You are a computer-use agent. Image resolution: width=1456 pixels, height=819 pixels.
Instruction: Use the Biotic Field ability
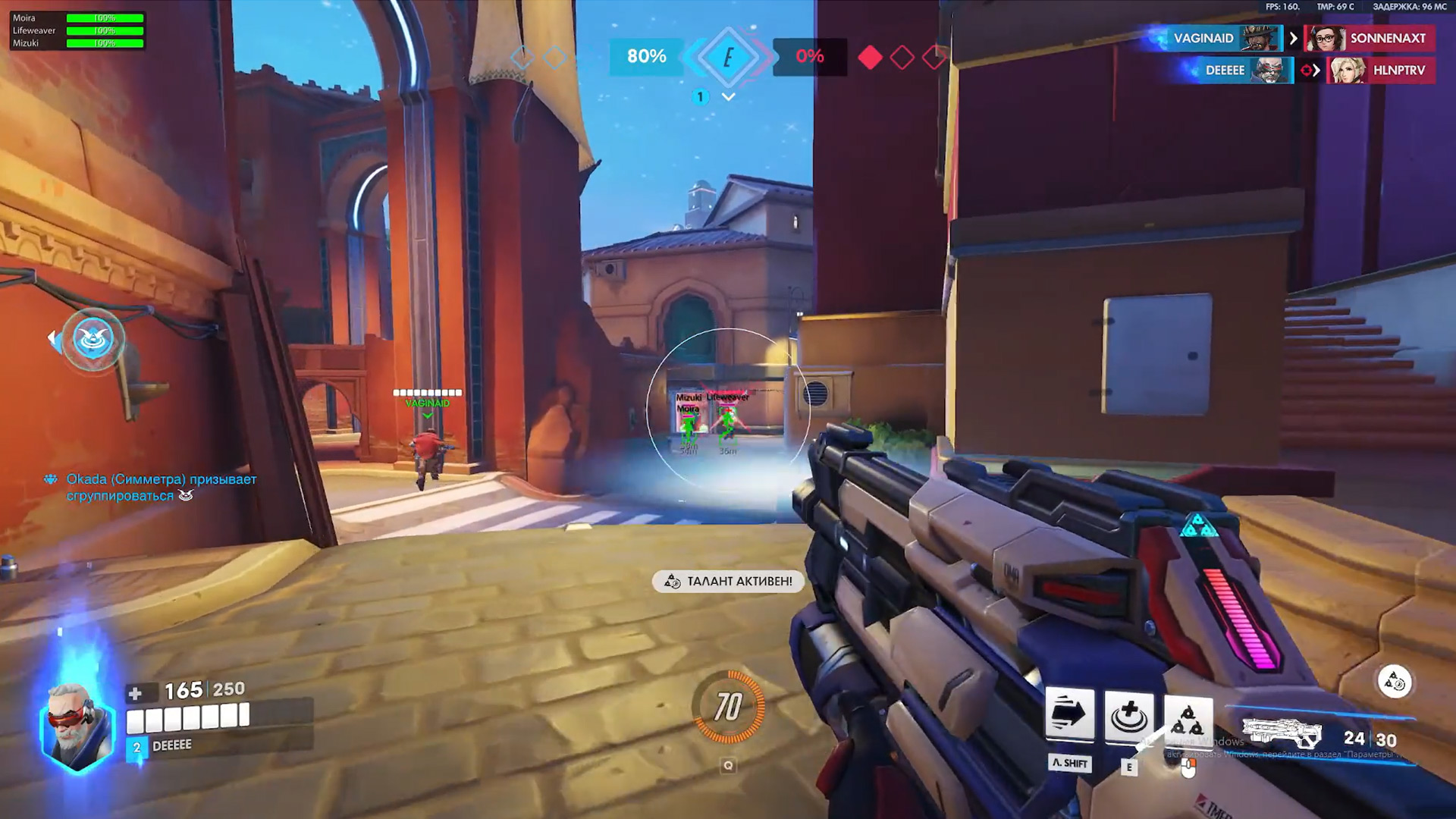(x=1128, y=716)
